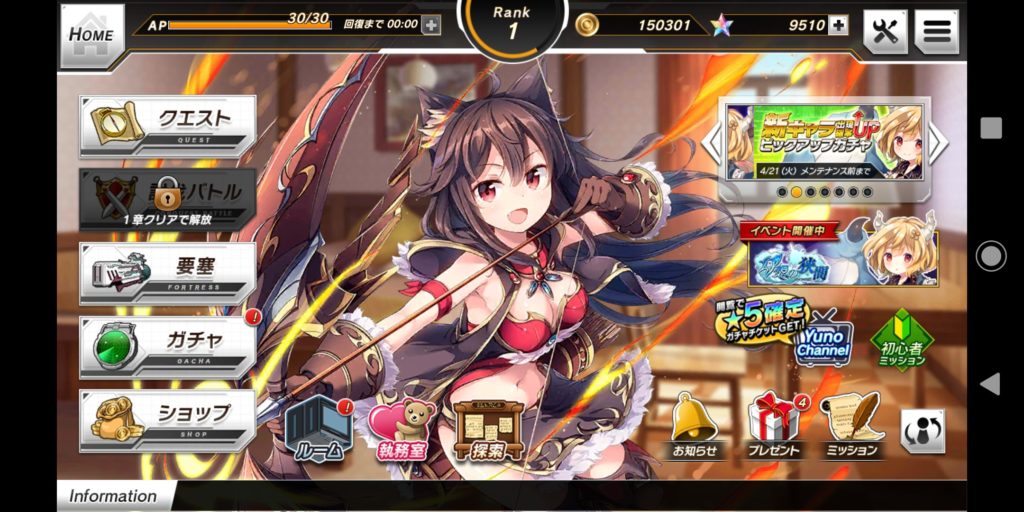
Task: Open the wrench tools settings
Action: coord(884,32)
